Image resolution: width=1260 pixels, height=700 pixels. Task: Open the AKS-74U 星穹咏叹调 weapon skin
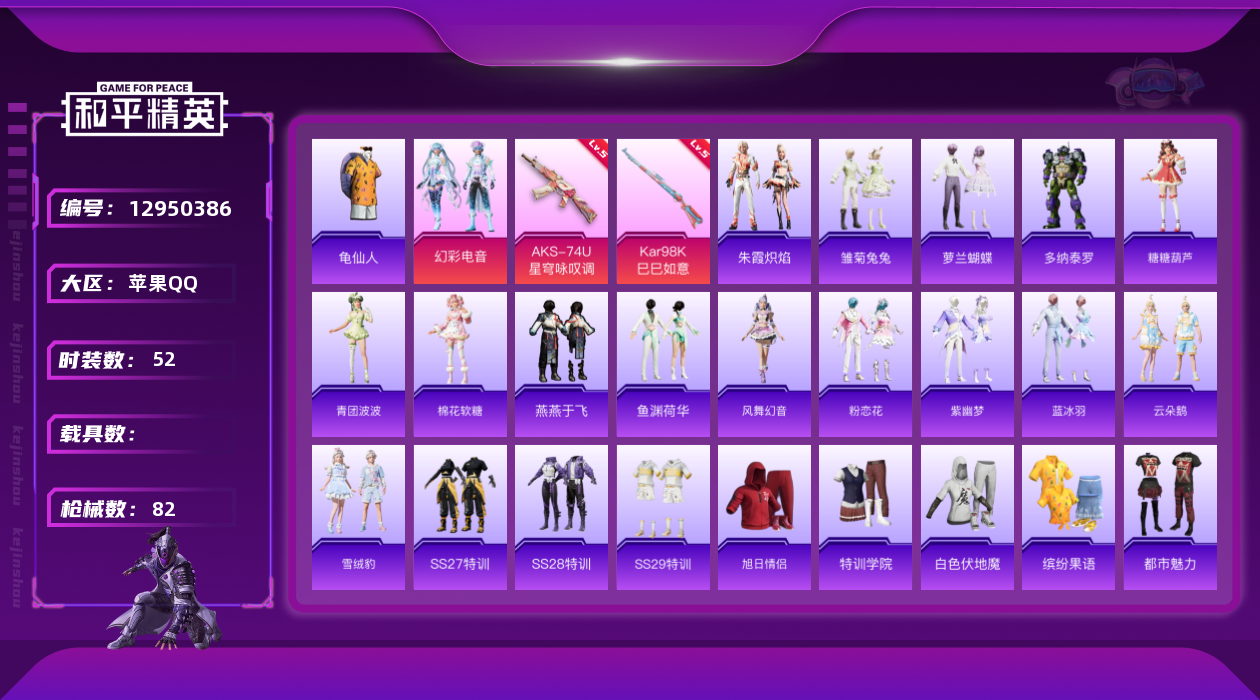[561, 210]
